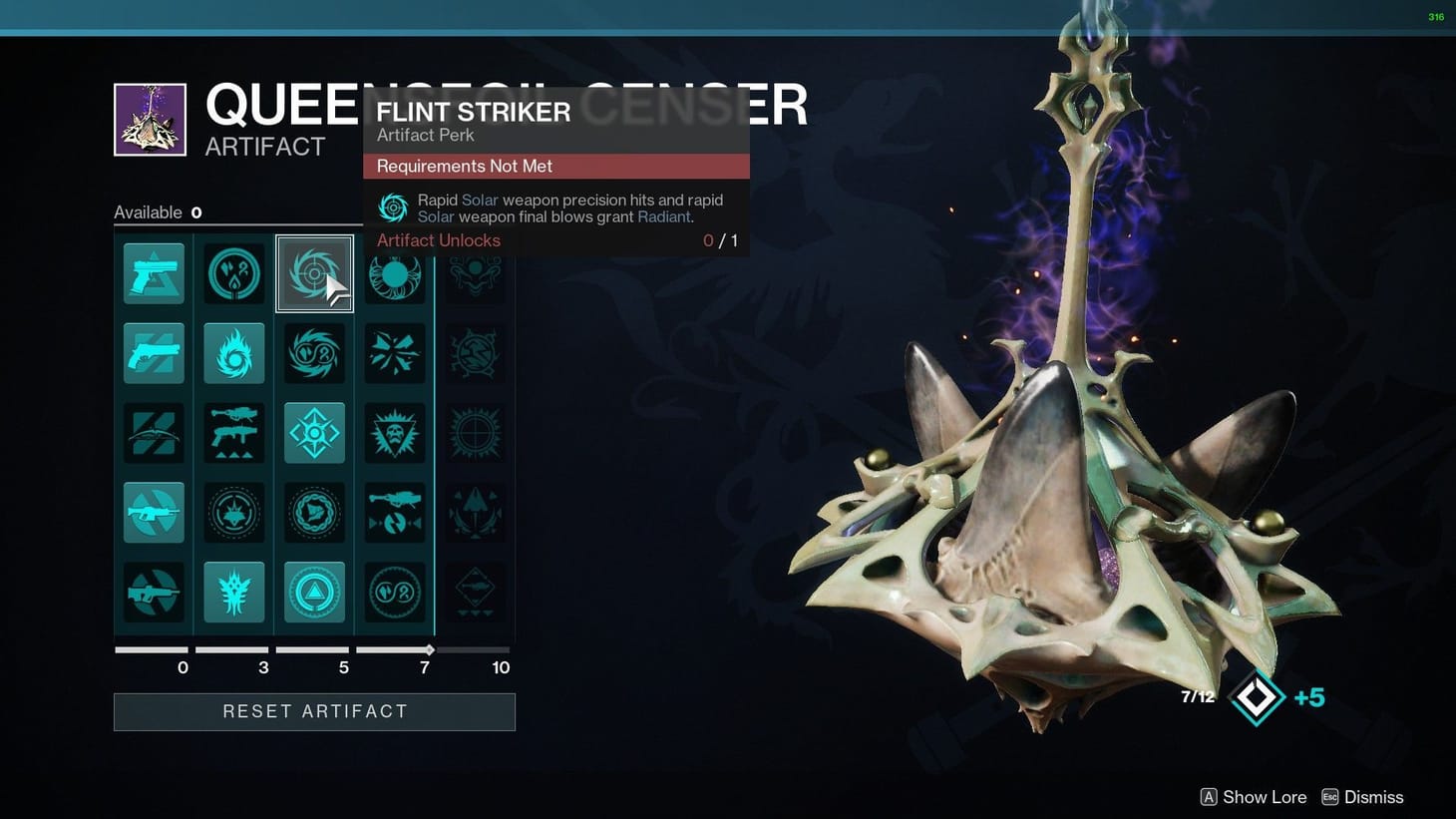This screenshot has width=1456, height=819.
Task: Open the Queensfoil Censer artifact thumbnail
Action: point(150,120)
